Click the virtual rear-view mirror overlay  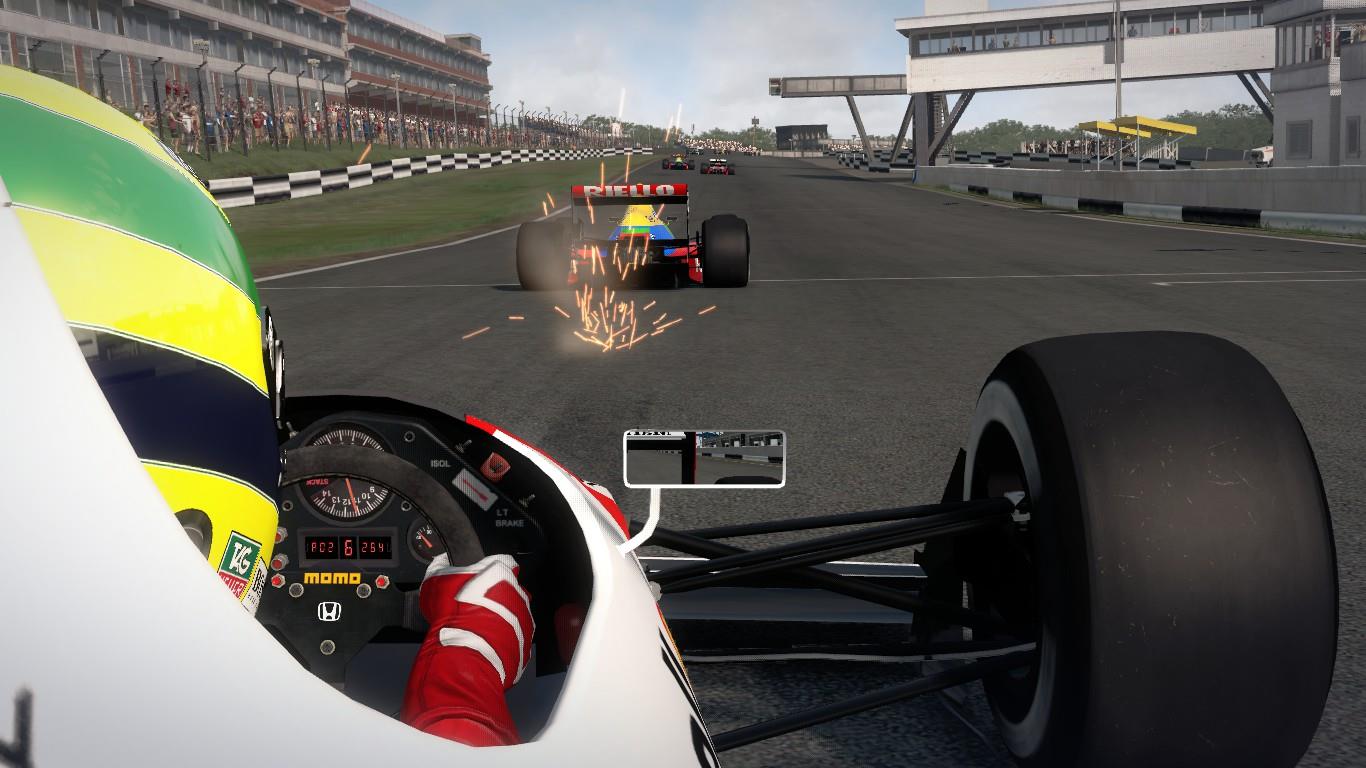tap(704, 458)
